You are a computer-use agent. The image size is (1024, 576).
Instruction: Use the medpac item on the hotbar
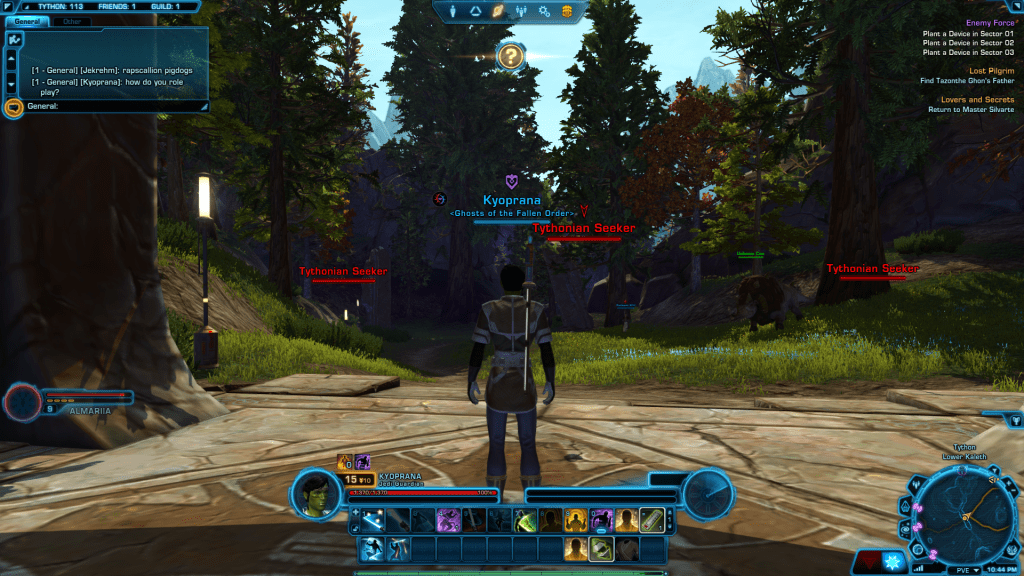[x=651, y=521]
